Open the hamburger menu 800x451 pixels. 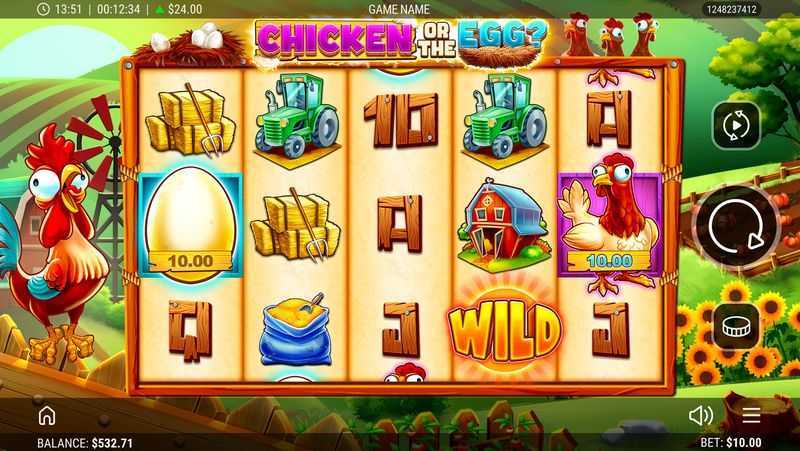click(x=751, y=415)
